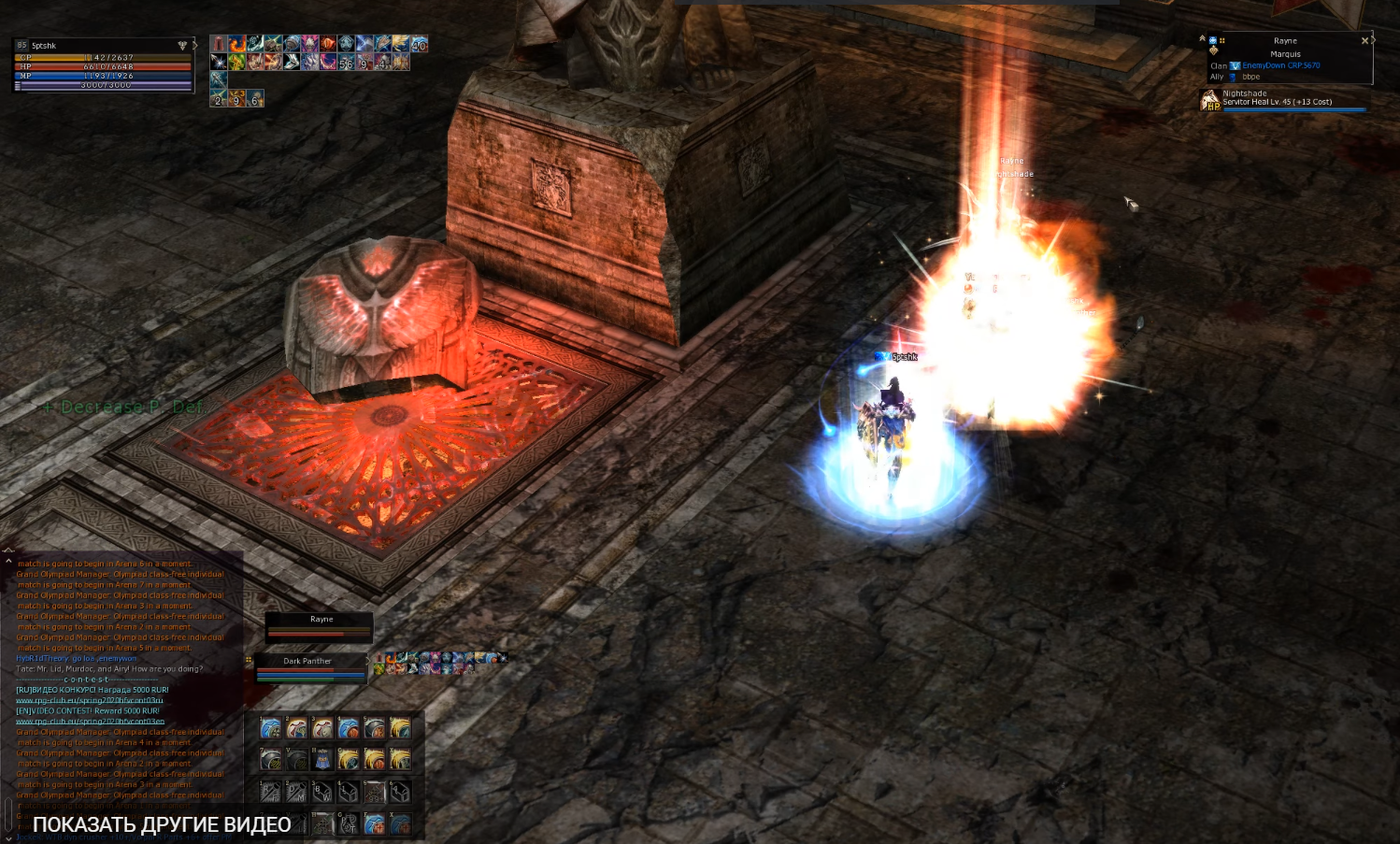Close the Rayne target window

point(1364,41)
